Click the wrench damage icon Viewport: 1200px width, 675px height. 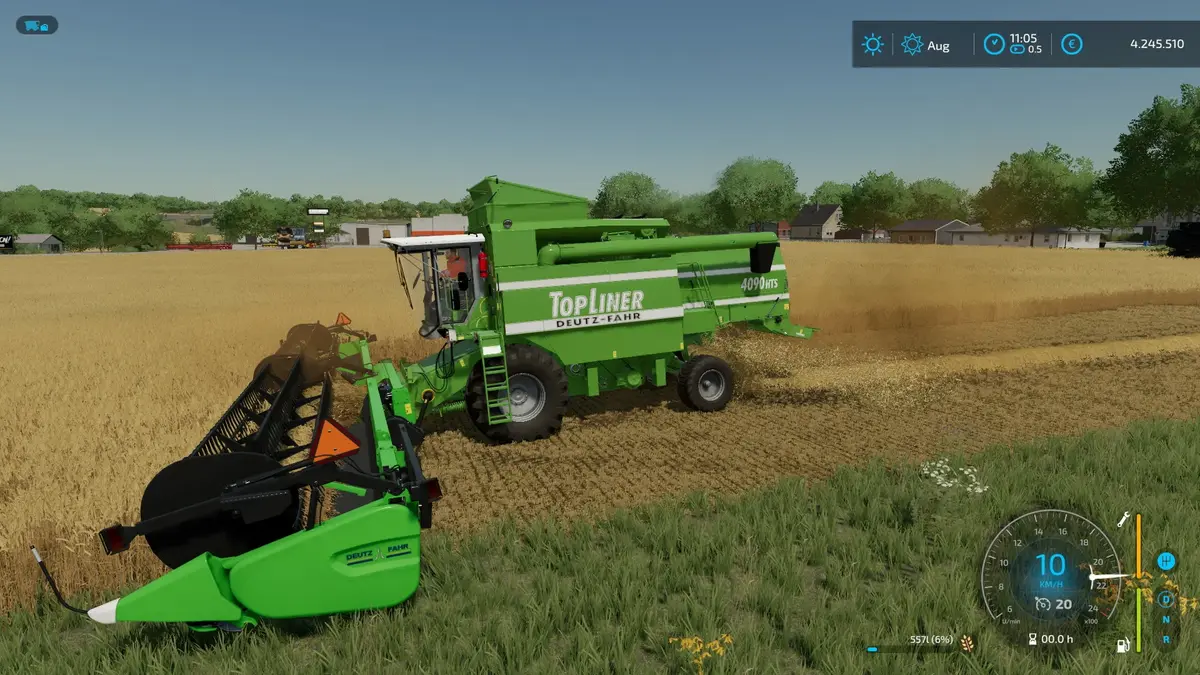(x=1123, y=519)
